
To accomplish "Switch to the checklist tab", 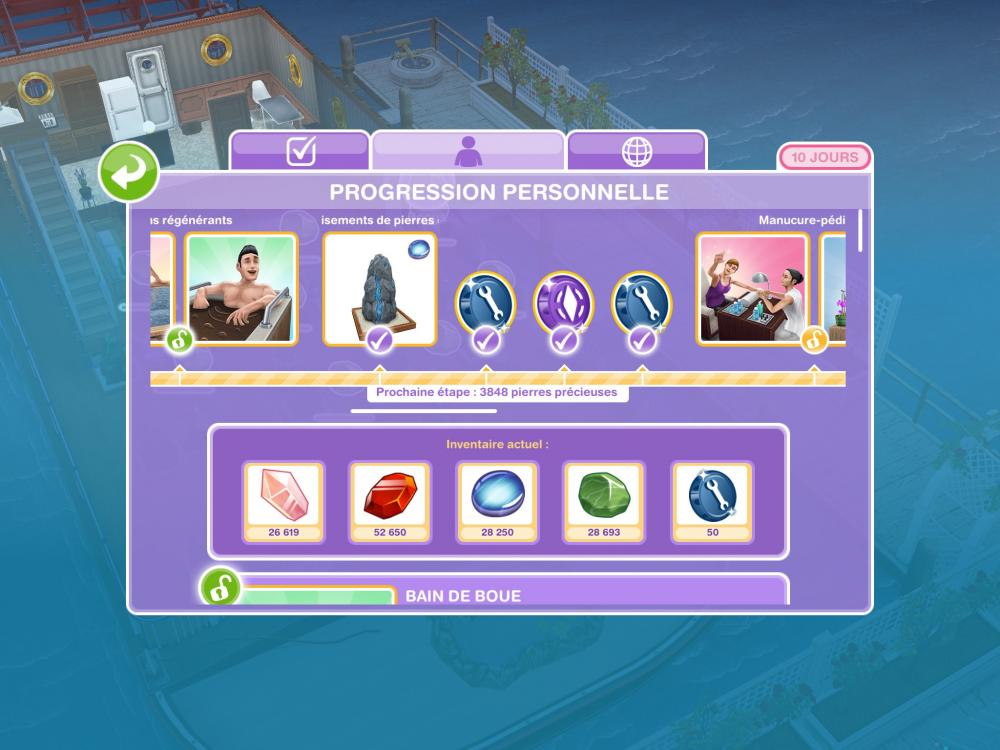I will coord(300,151).
